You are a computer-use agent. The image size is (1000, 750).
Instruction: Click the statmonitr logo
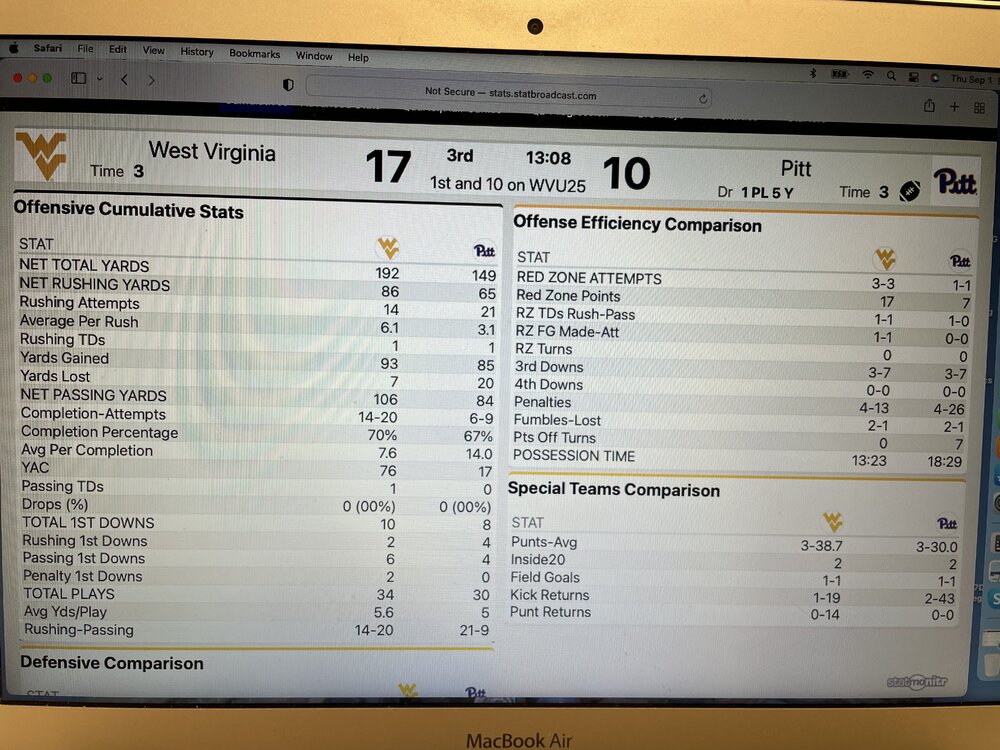click(x=917, y=681)
